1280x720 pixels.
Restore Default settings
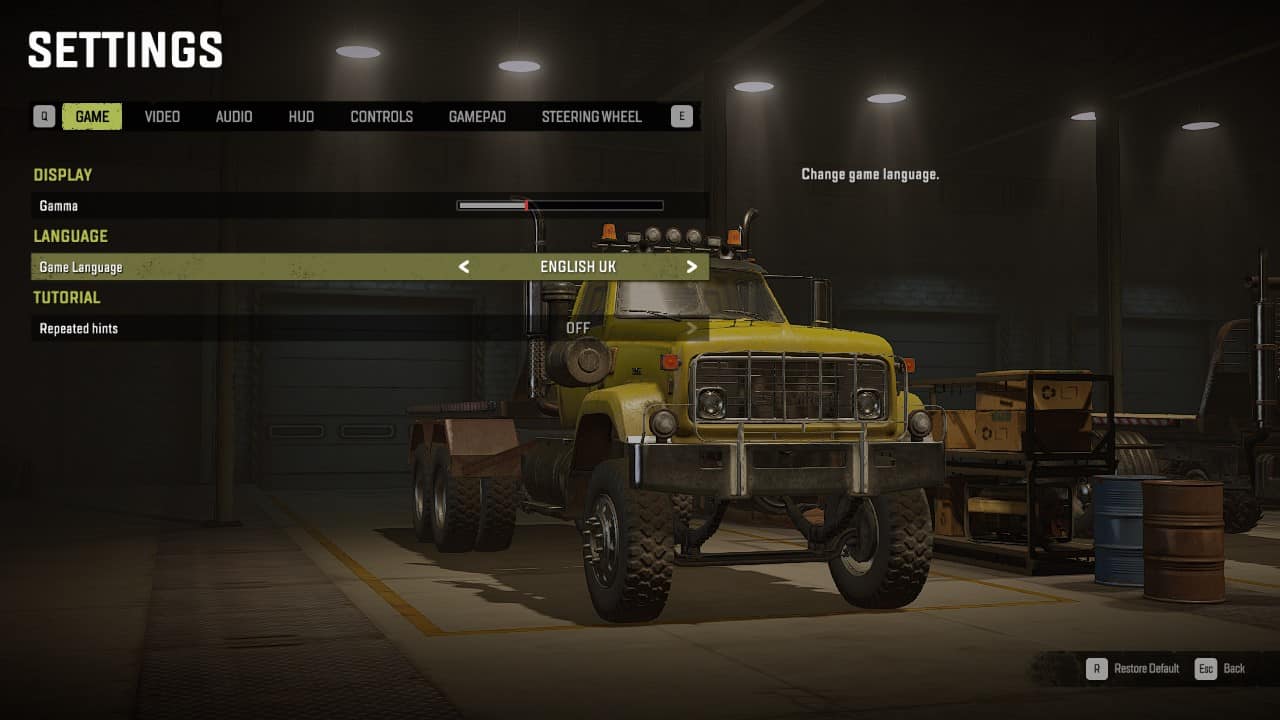pos(1134,669)
